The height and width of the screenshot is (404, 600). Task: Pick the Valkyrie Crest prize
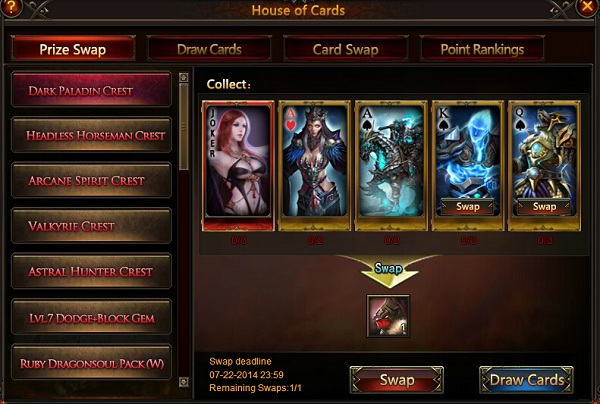90,226
